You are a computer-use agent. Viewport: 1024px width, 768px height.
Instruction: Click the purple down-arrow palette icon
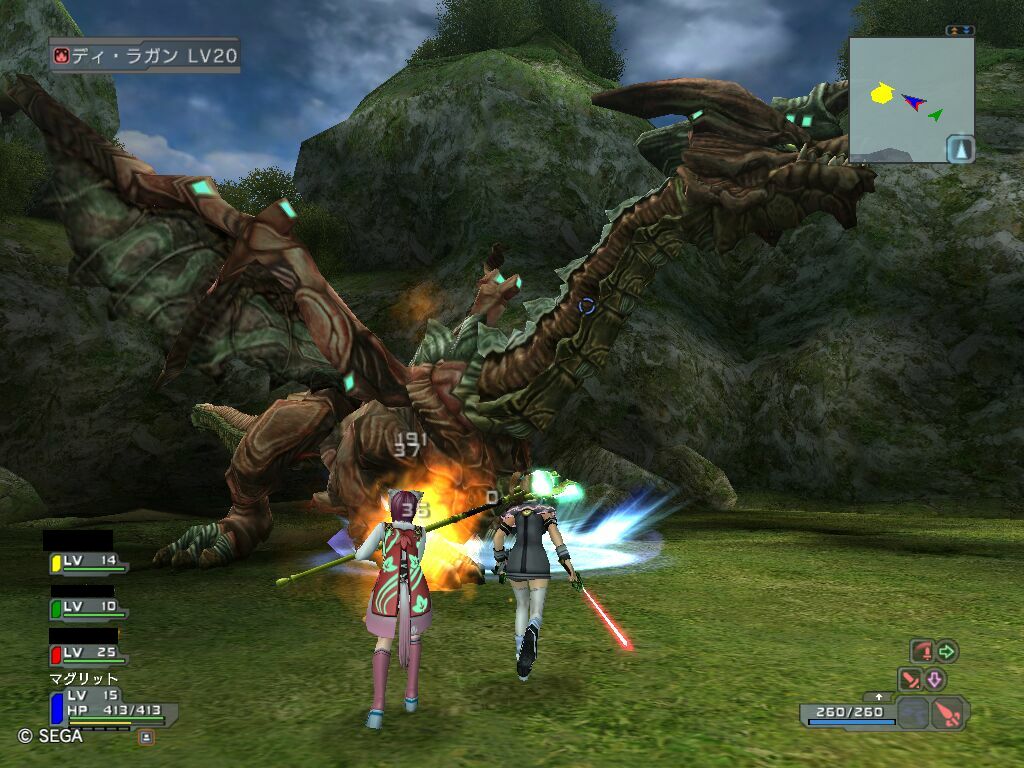tap(935, 680)
